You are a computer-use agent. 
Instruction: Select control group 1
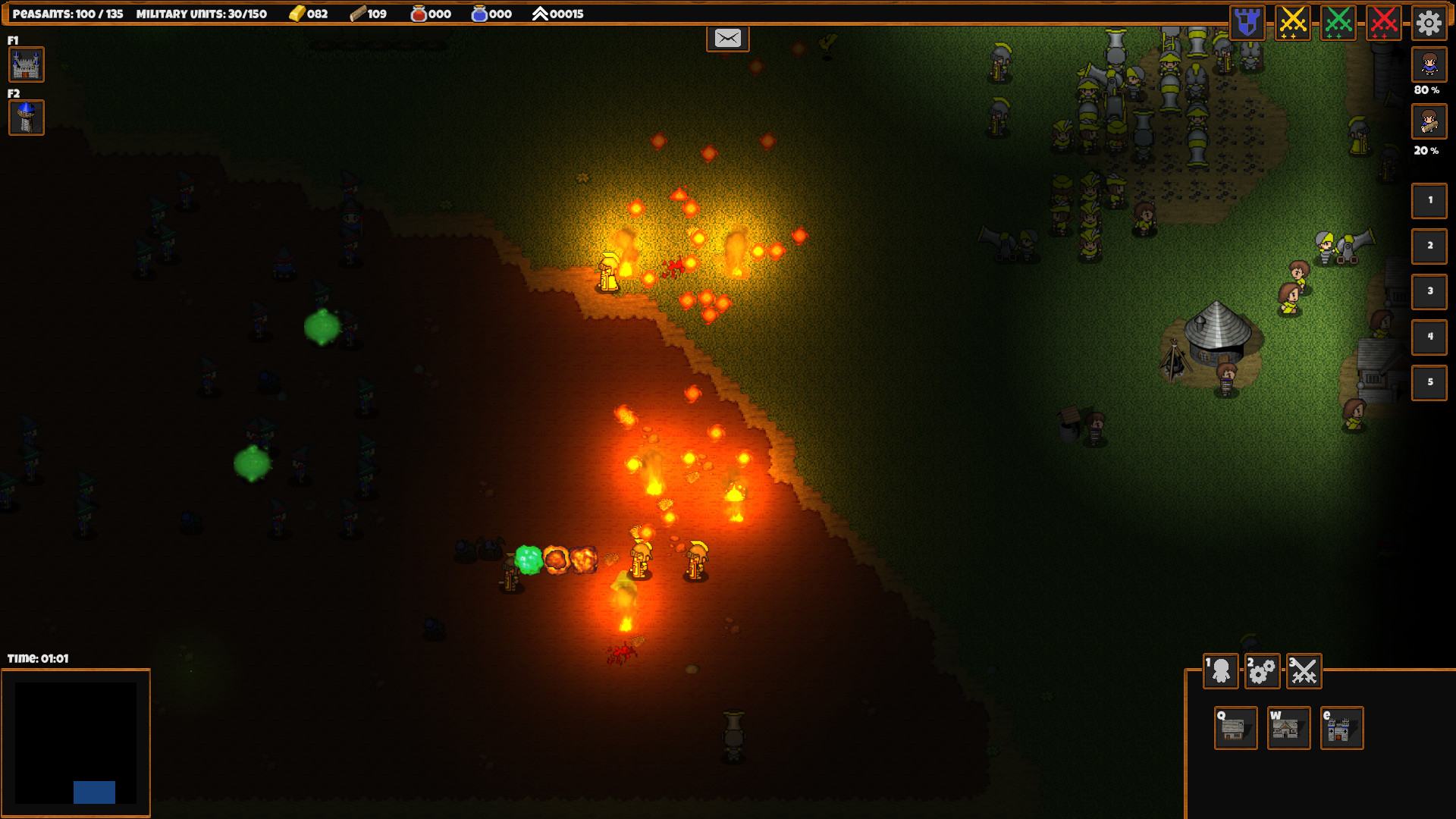coord(1429,200)
